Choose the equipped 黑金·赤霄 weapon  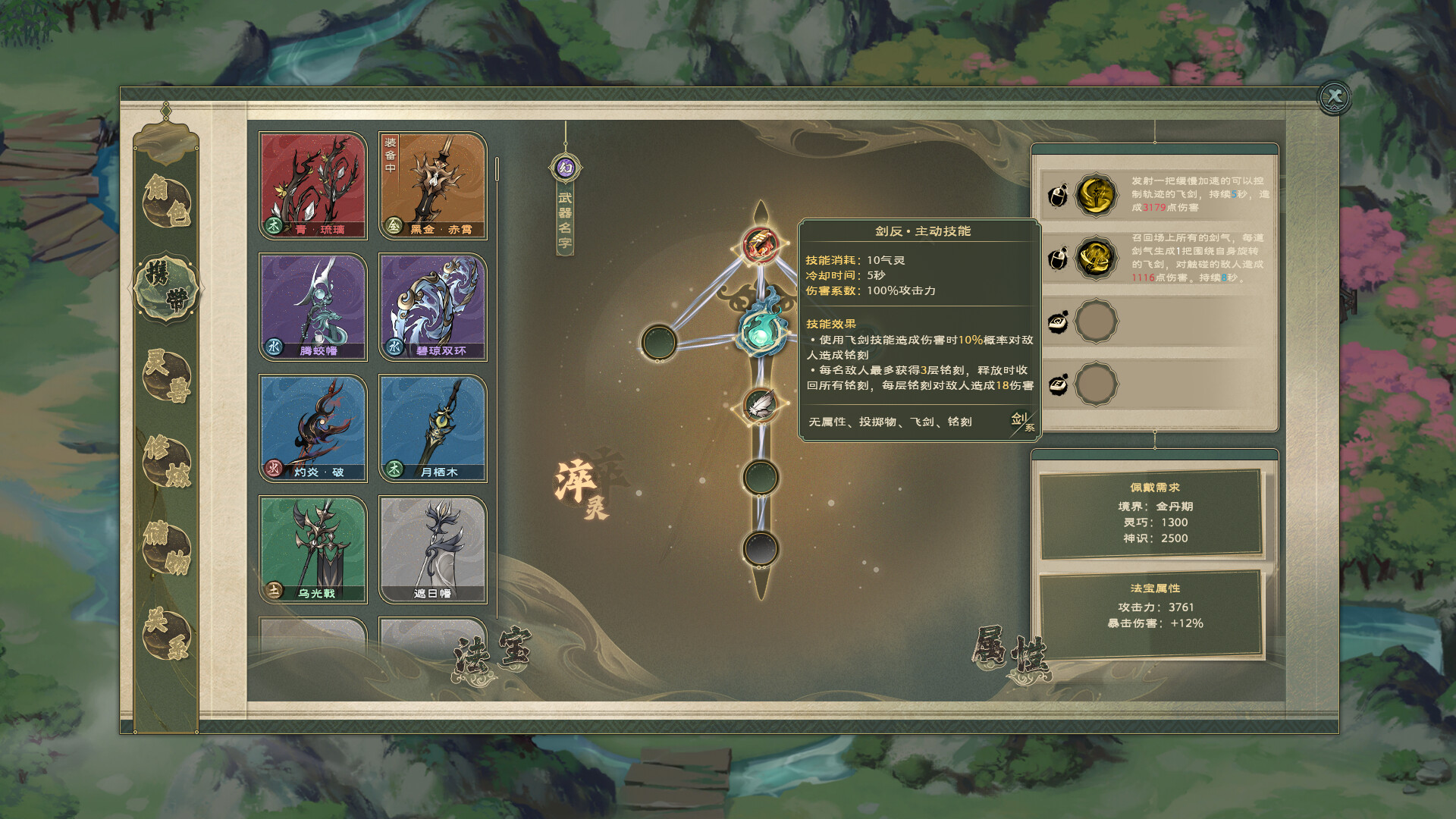[433, 186]
